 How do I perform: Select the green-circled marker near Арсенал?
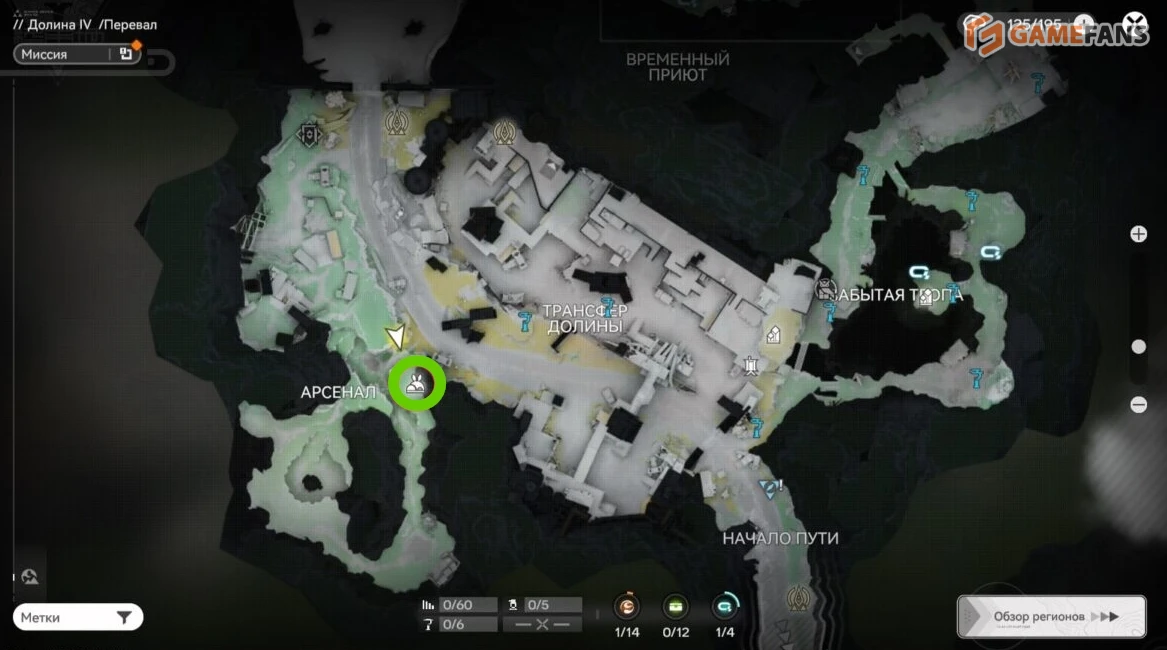pos(417,383)
